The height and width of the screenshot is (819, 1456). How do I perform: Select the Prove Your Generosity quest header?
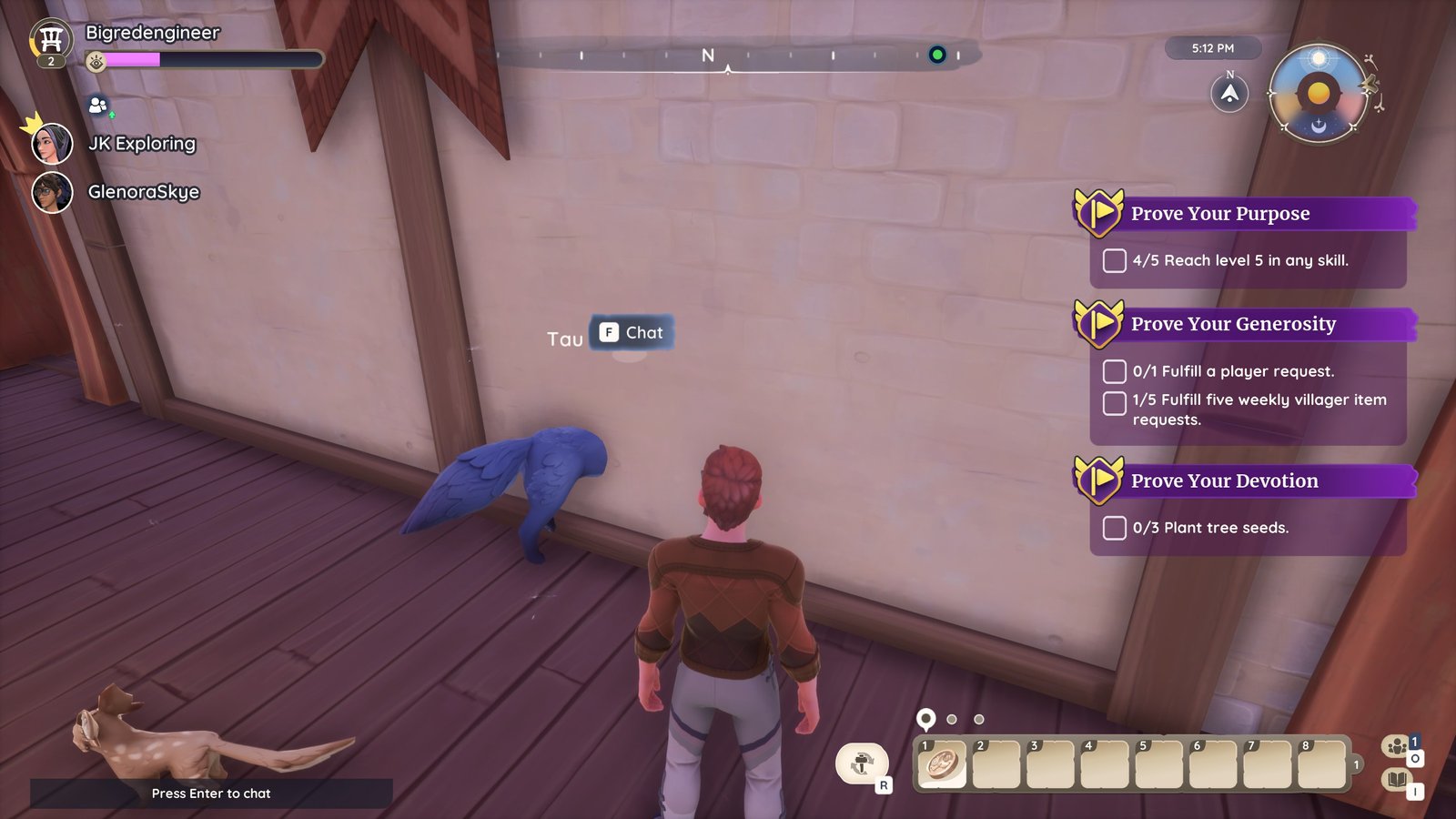pos(1232,324)
